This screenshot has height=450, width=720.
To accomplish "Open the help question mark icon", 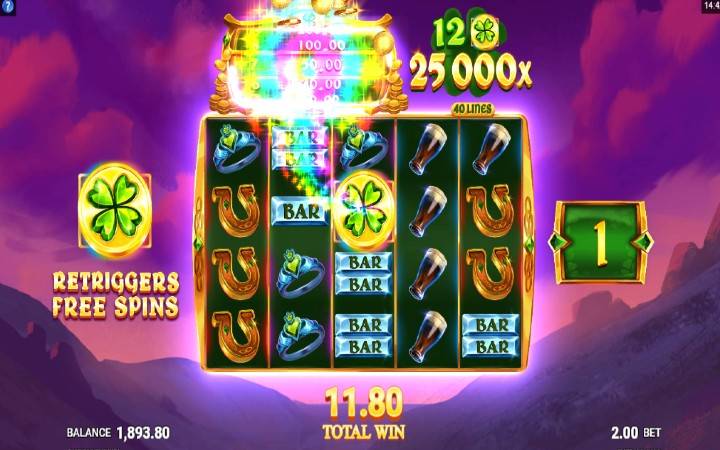I will [7, 7].
